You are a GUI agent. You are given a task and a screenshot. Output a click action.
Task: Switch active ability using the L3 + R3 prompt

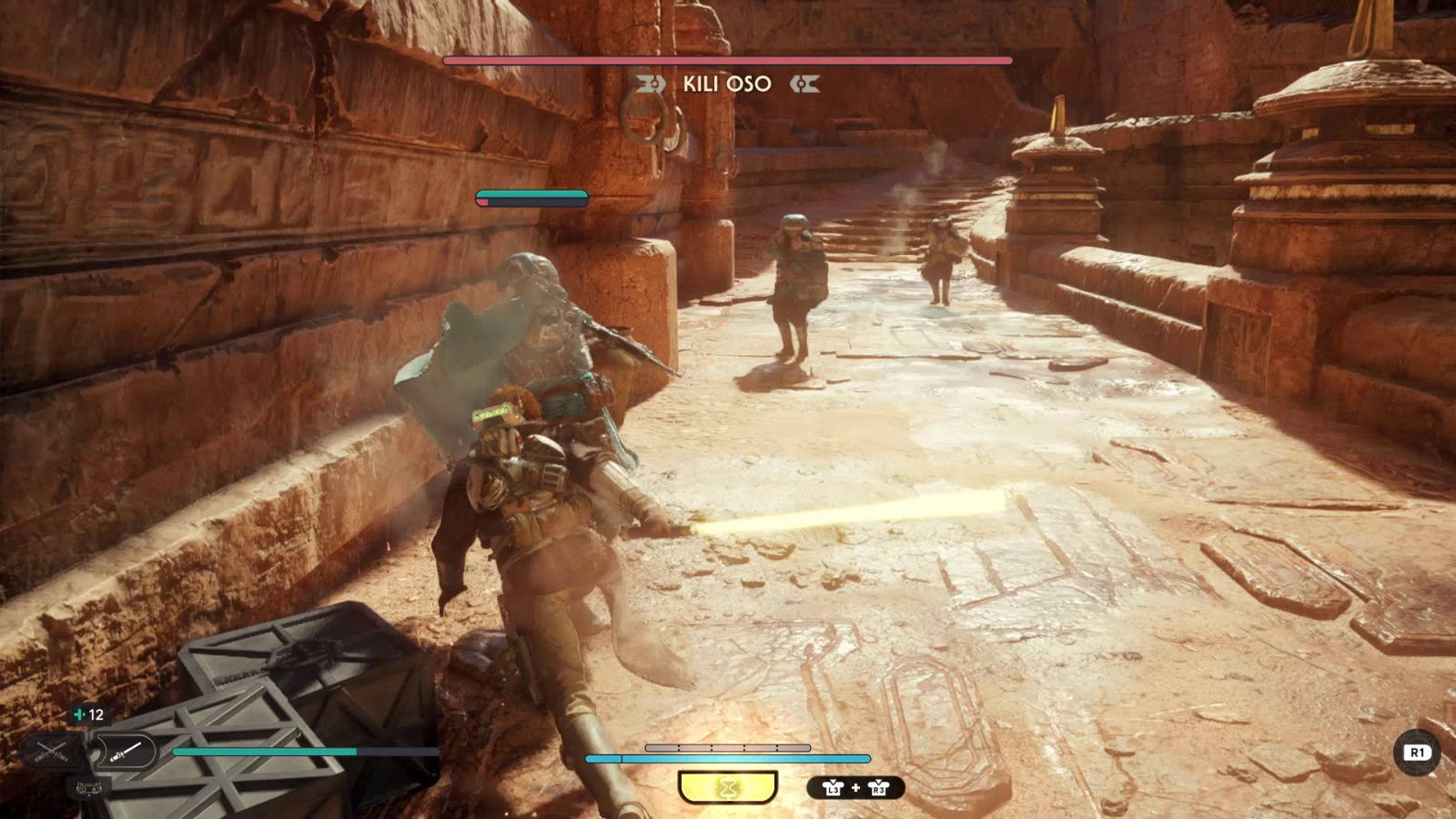(854, 788)
